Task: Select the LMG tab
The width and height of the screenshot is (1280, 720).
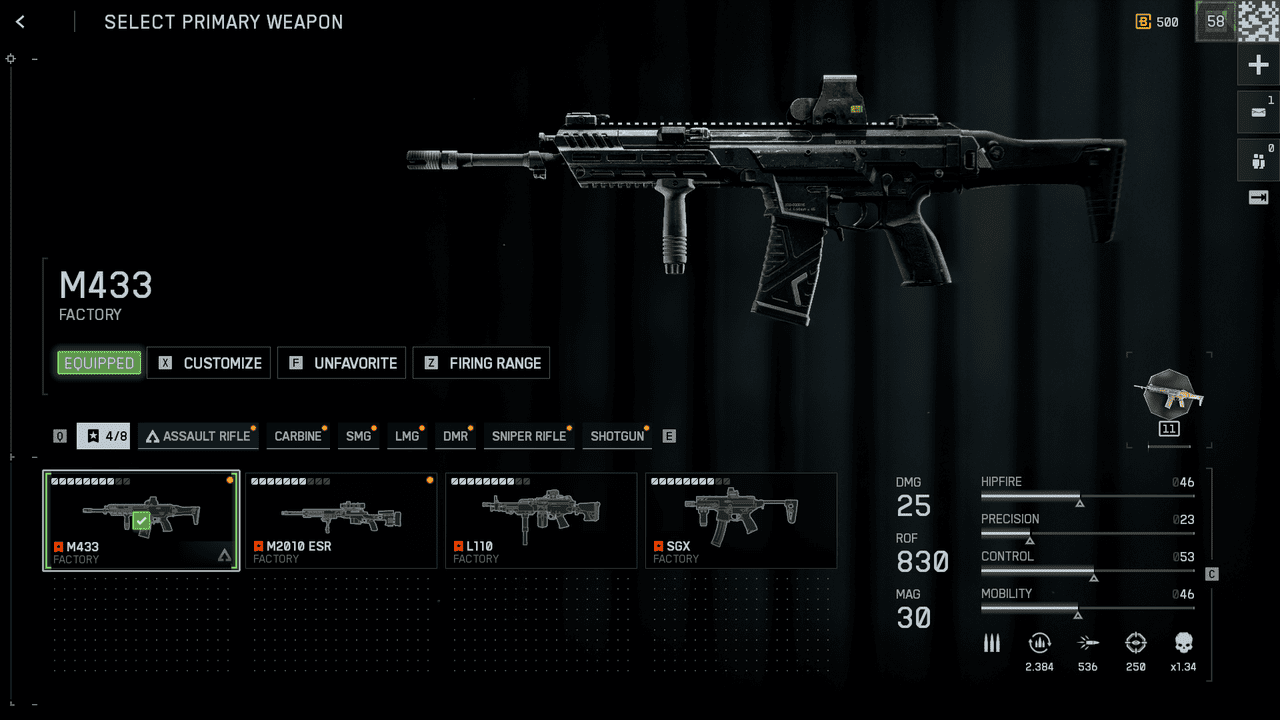Action: click(407, 436)
